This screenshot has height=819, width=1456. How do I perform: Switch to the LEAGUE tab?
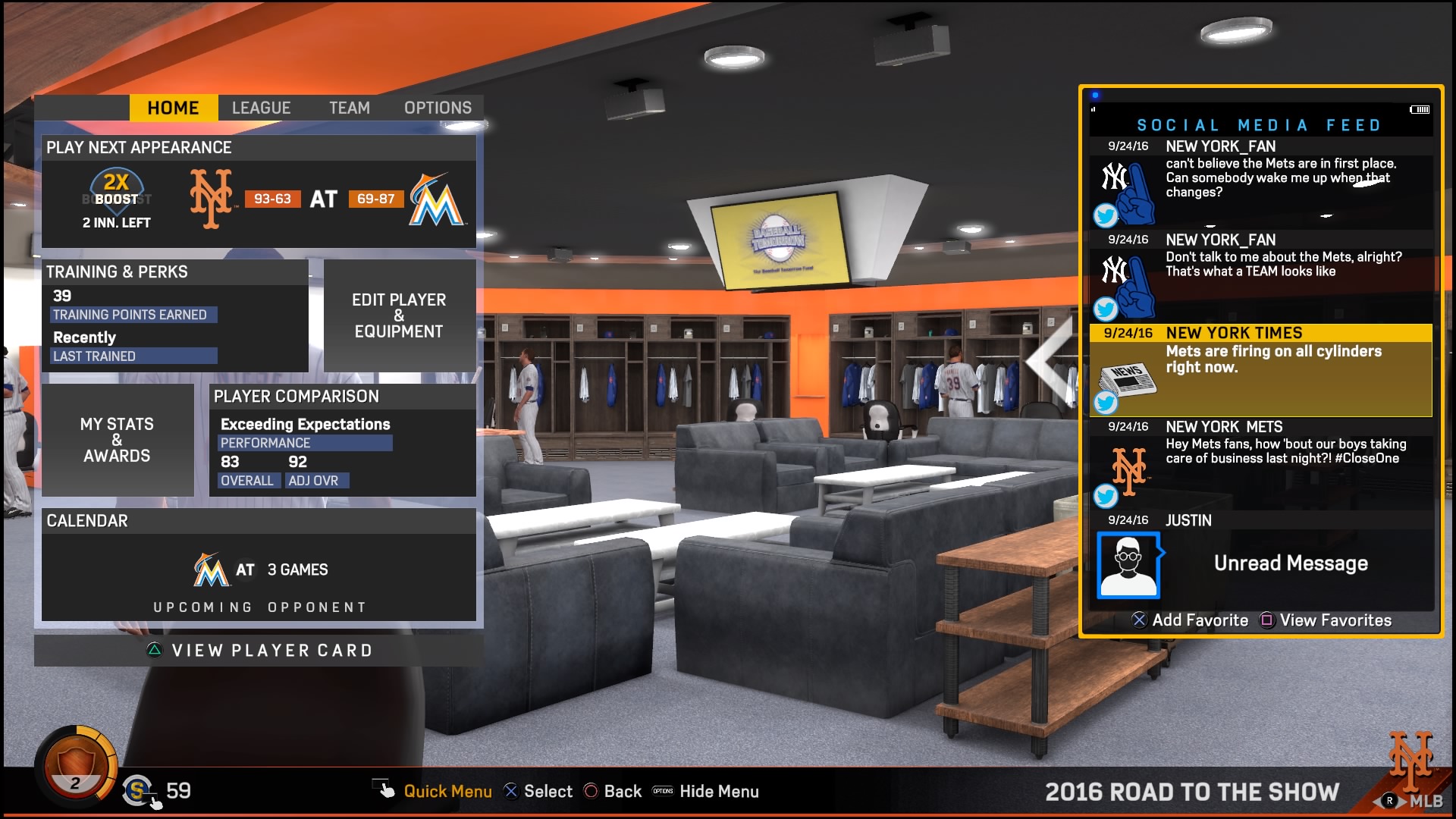tap(262, 107)
